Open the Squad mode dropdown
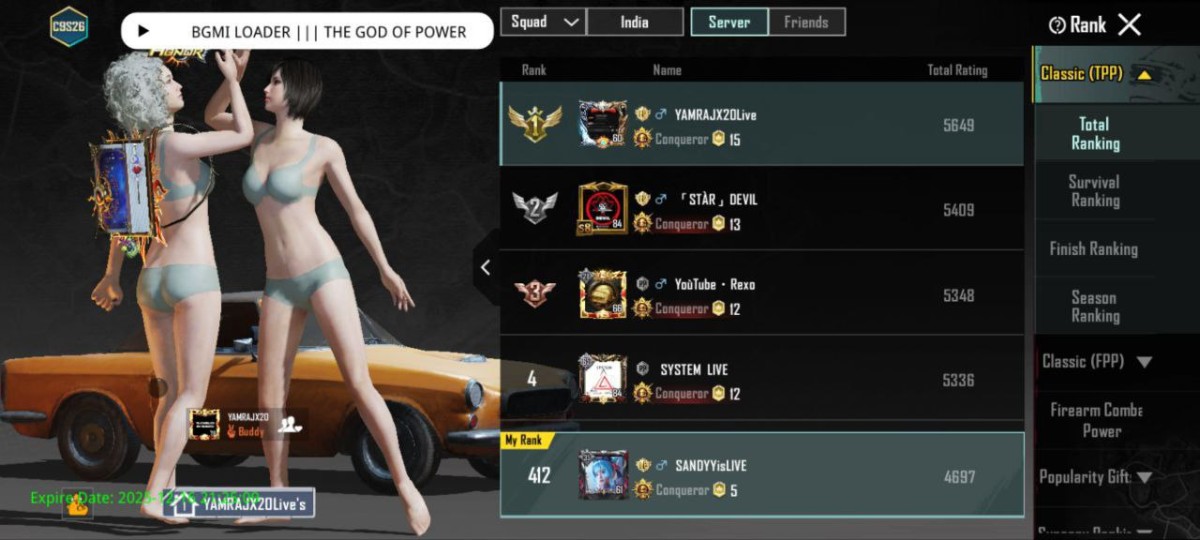Image resolution: width=1200 pixels, height=540 pixels. click(x=543, y=22)
